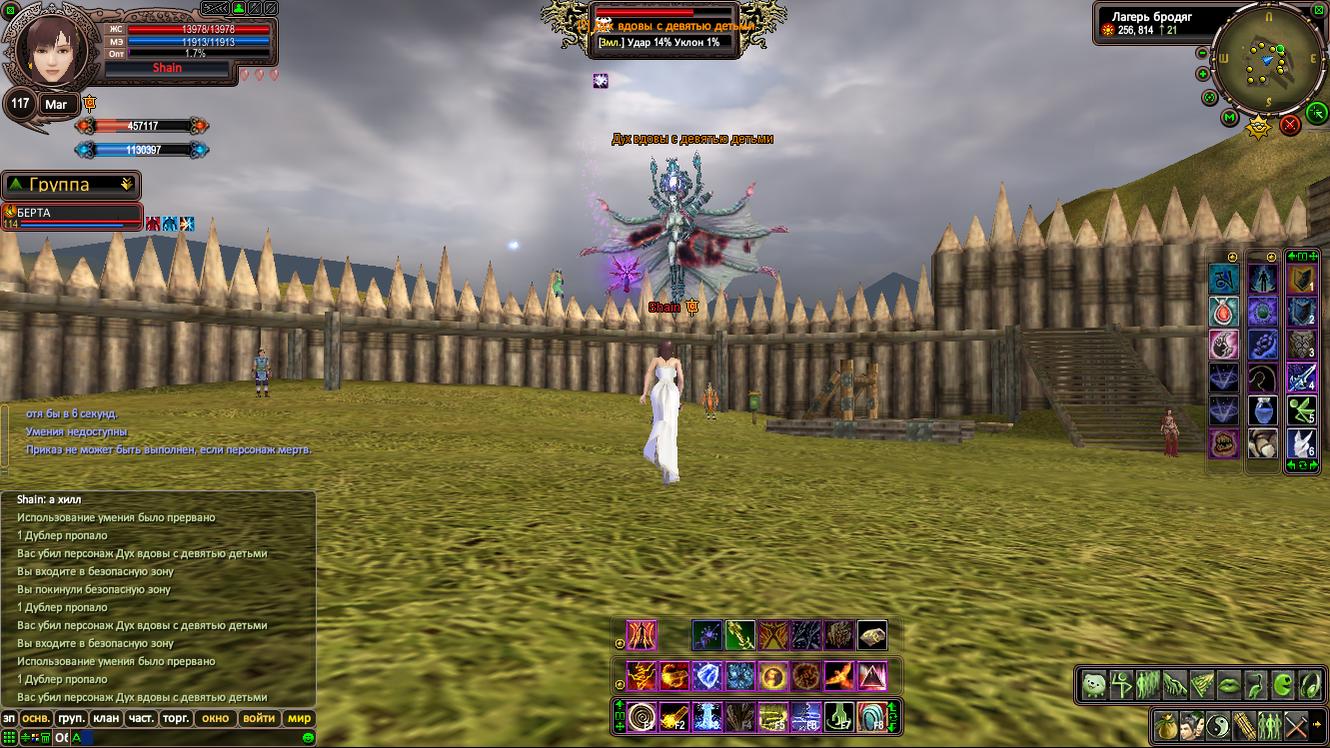1330x748 pixels.
Task: Select party member БЕРТА
Action: tap(70, 213)
